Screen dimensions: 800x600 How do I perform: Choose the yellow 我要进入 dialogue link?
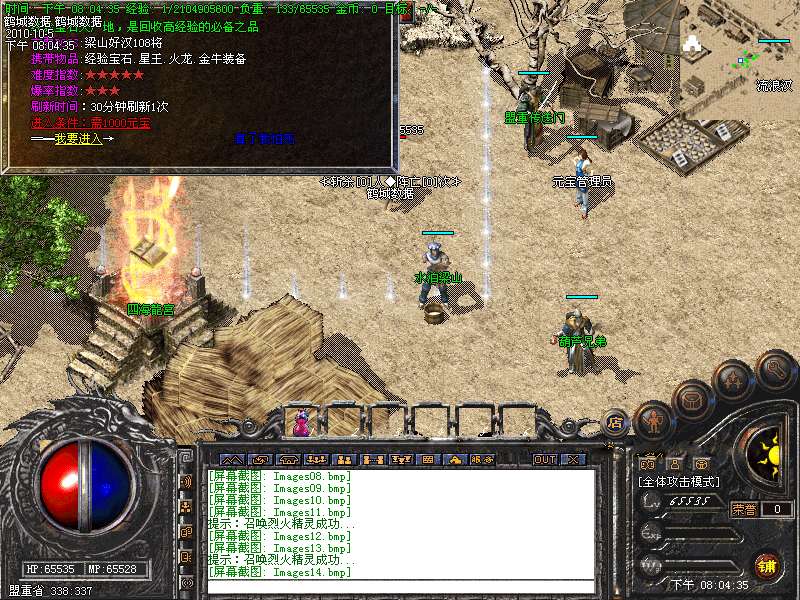tap(78, 139)
